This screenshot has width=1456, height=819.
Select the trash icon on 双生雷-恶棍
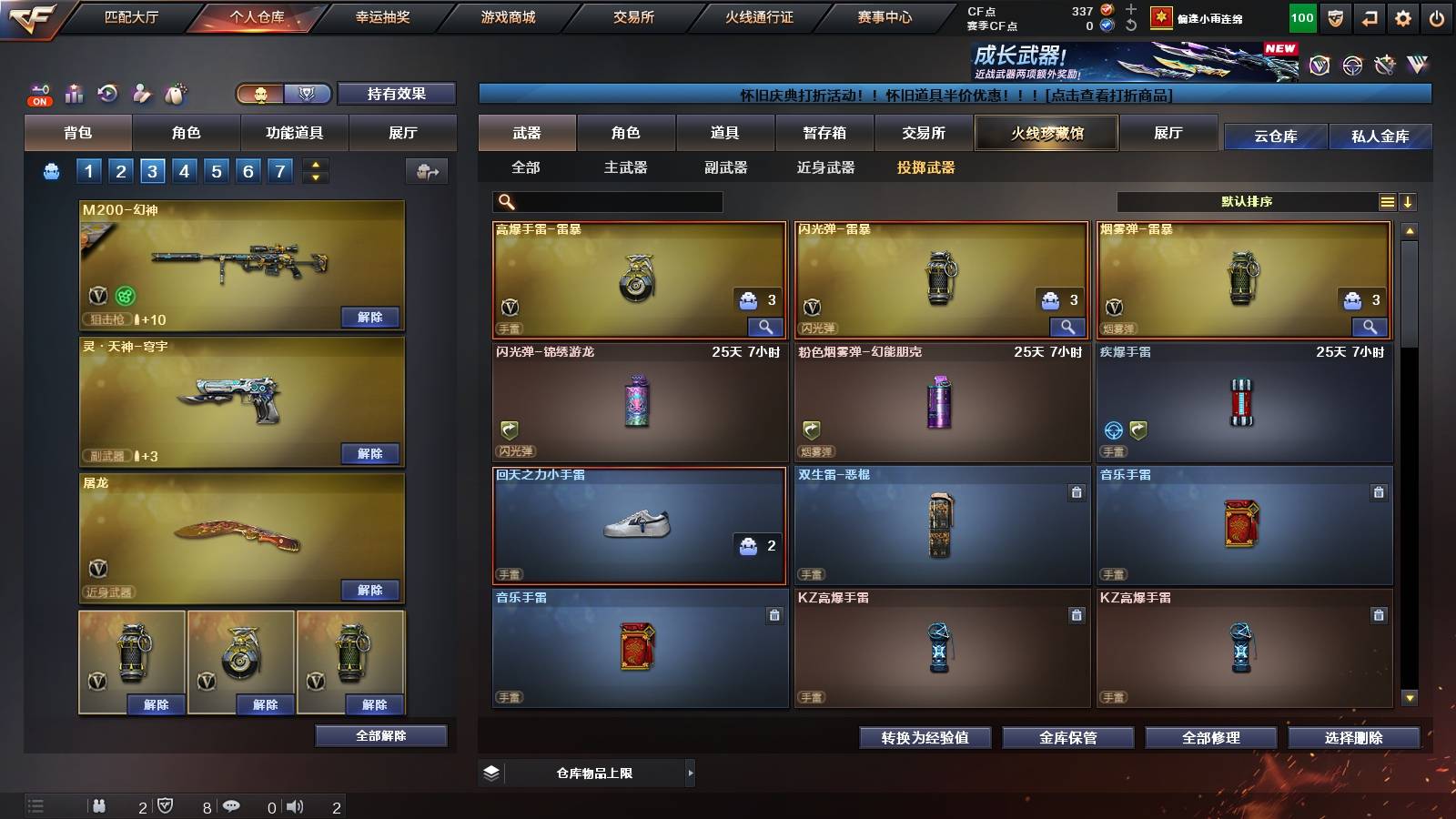(x=1076, y=491)
